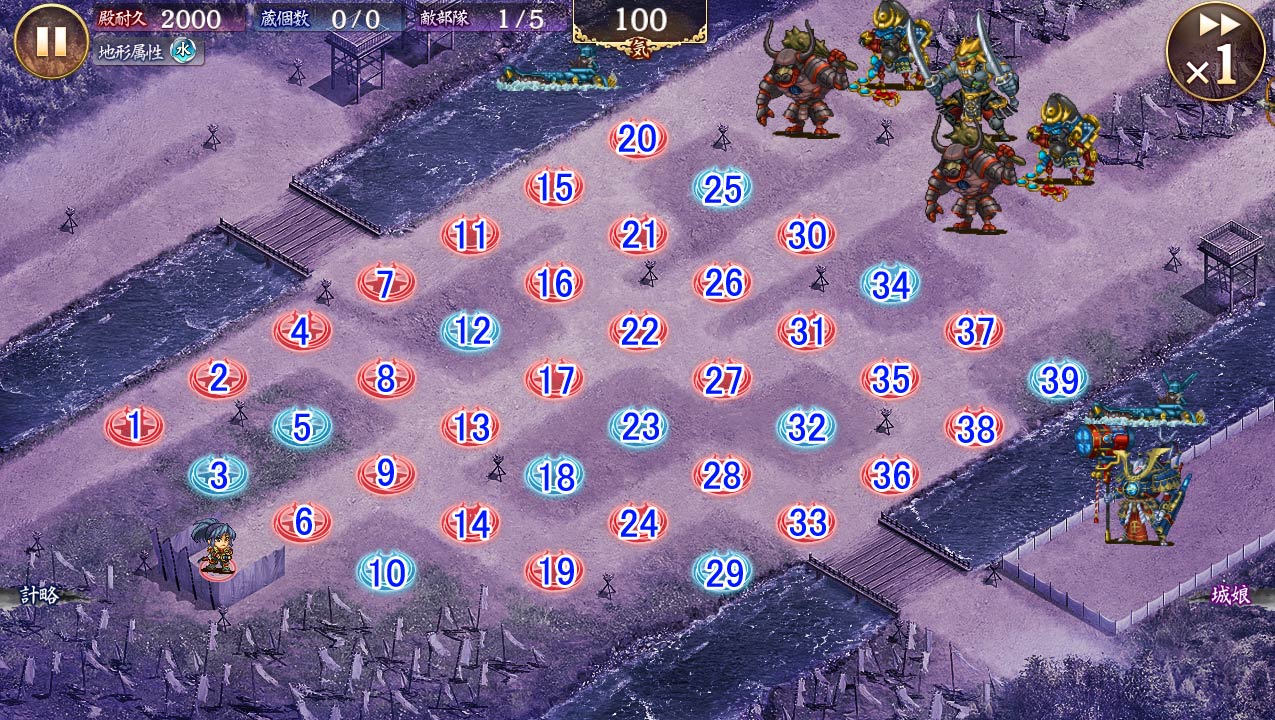Image resolution: width=1275 pixels, height=720 pixels.
Task: Select red deployment tile 1
Action: point(135,427)
